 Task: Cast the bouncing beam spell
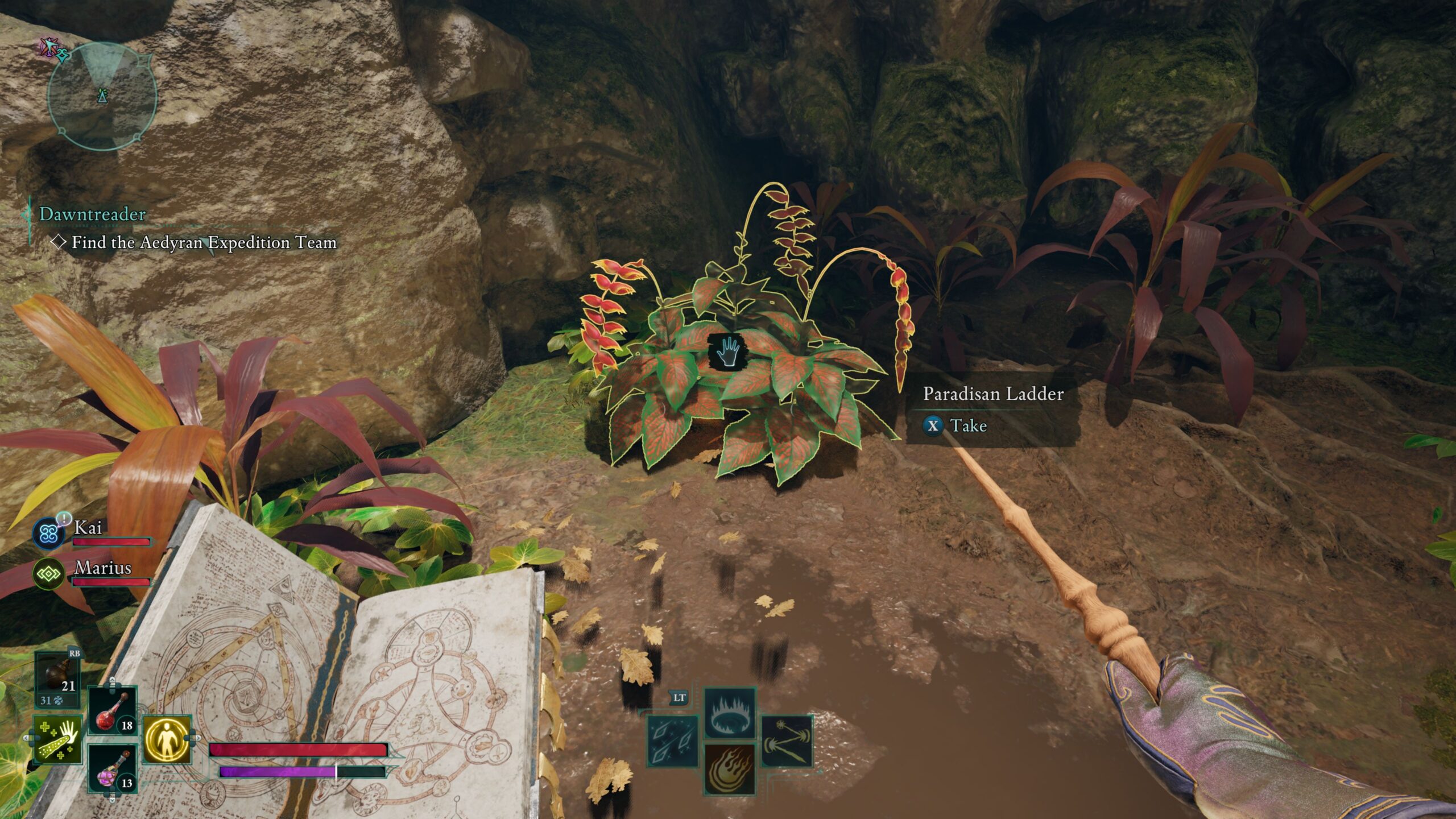787,742
